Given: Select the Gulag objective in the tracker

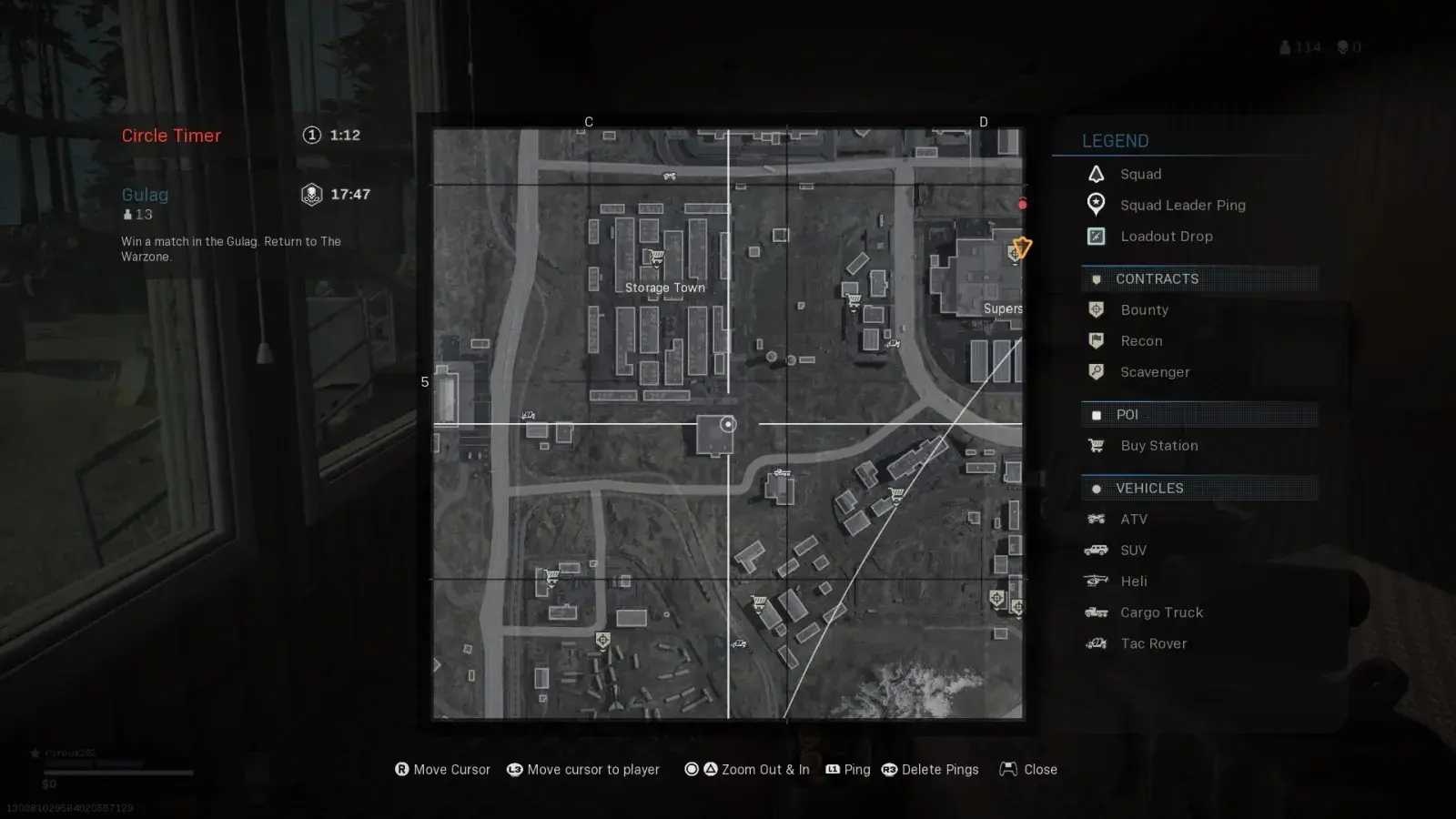Looking at the screenshot, I should [145, 194].
